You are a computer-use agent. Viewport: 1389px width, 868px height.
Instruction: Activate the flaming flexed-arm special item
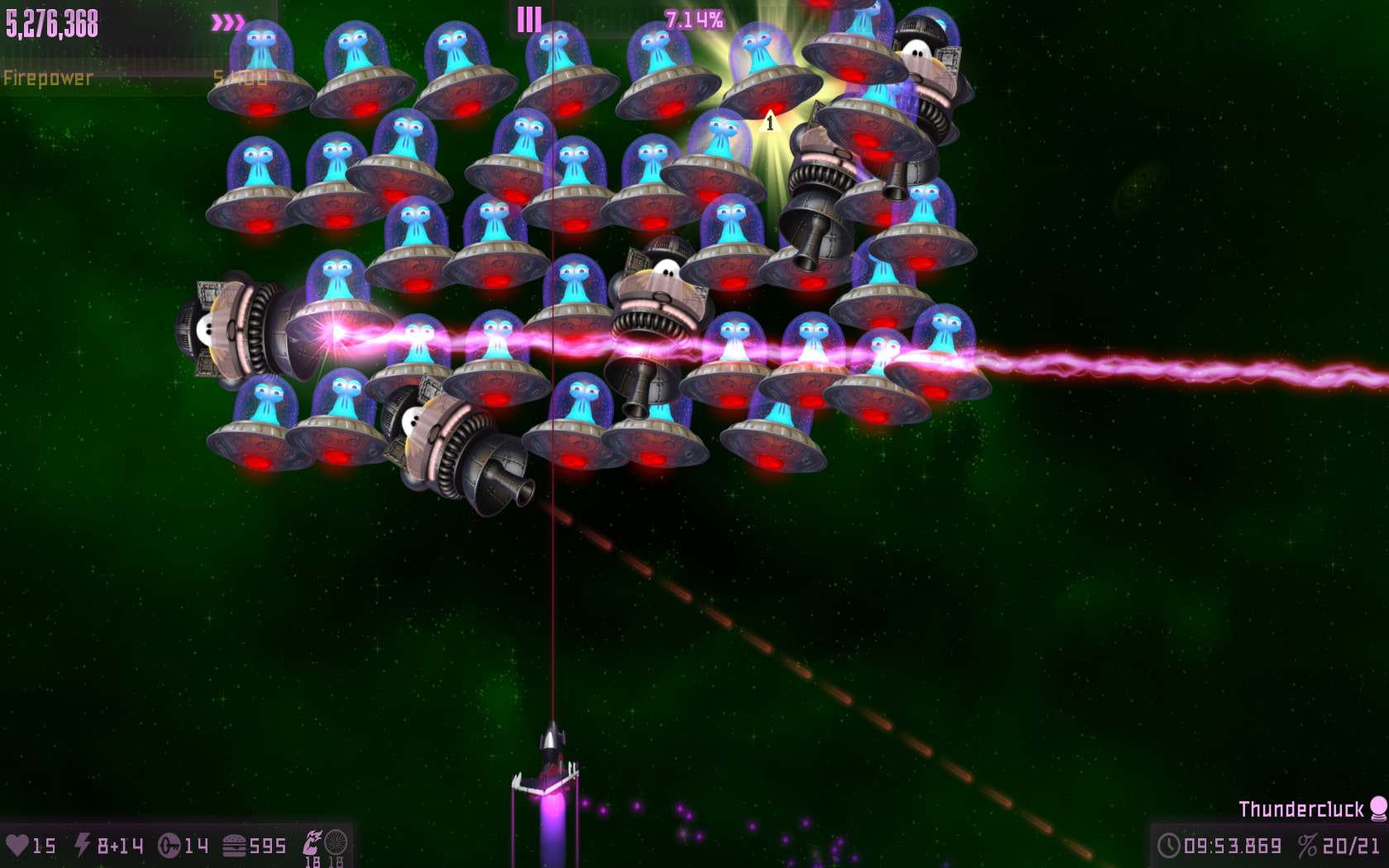(x=313, y=842)
